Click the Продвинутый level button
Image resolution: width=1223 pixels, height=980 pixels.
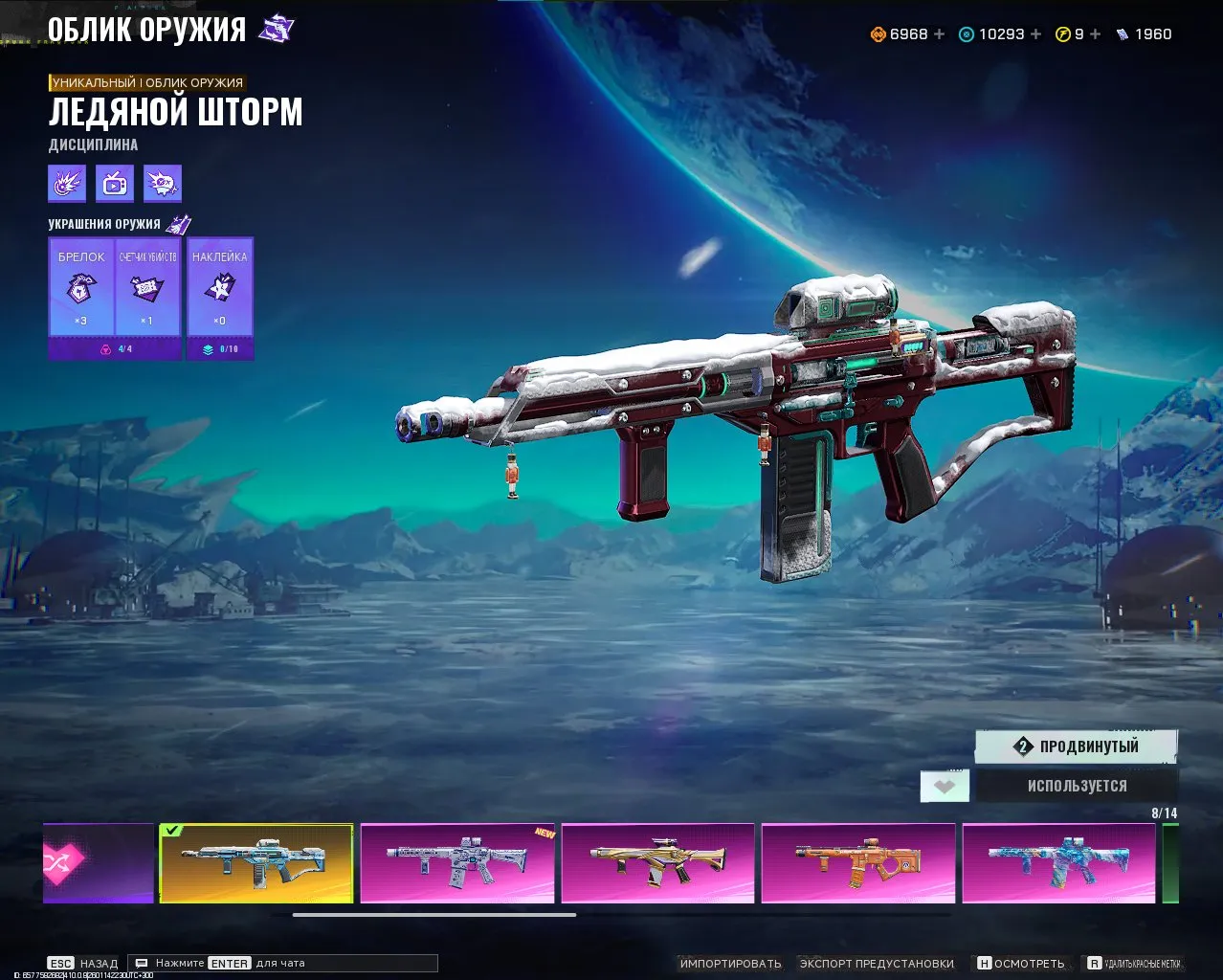[x=1077, y=746]
